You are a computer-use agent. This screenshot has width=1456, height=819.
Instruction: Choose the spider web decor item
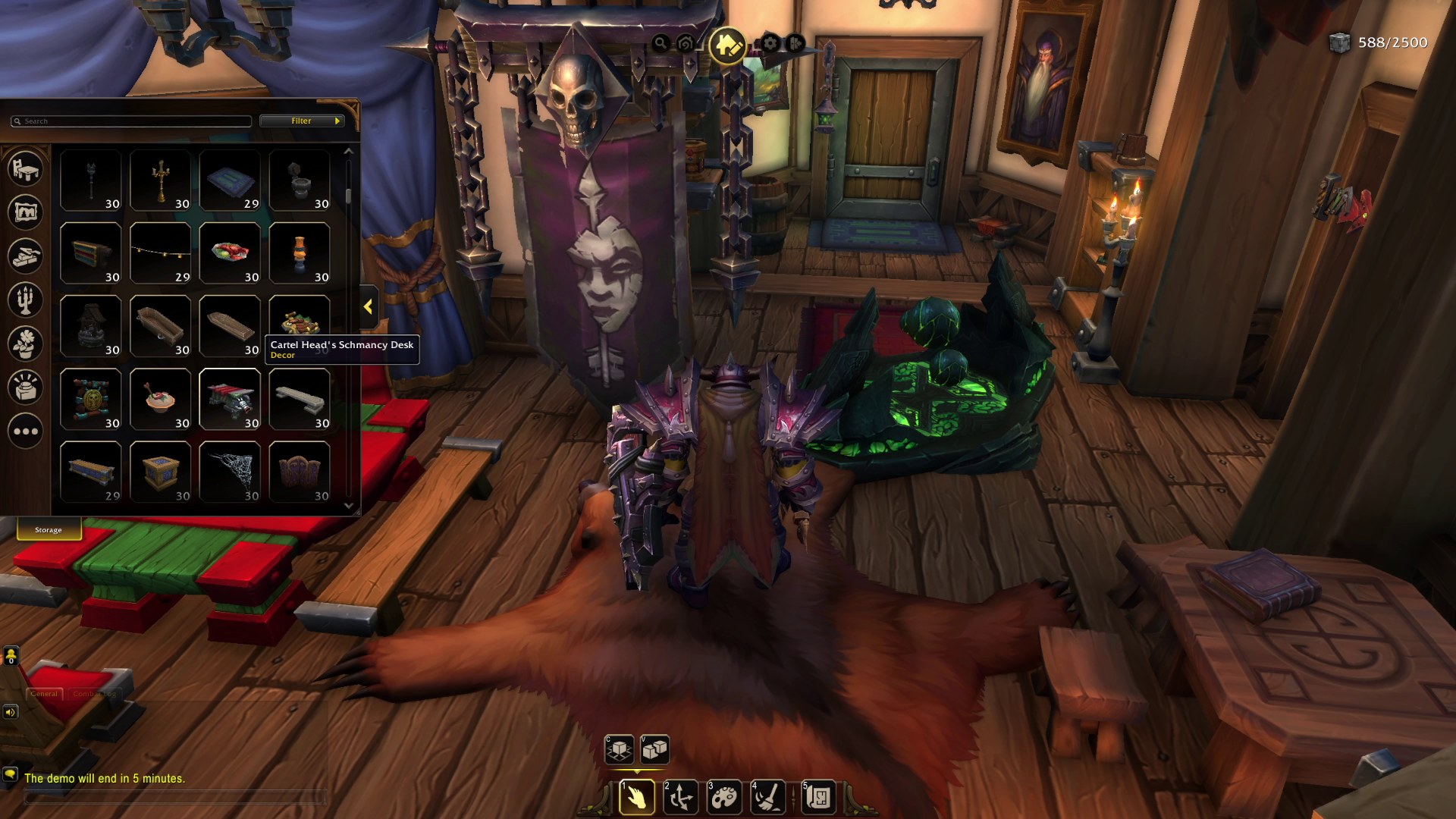tap(230, 472)
